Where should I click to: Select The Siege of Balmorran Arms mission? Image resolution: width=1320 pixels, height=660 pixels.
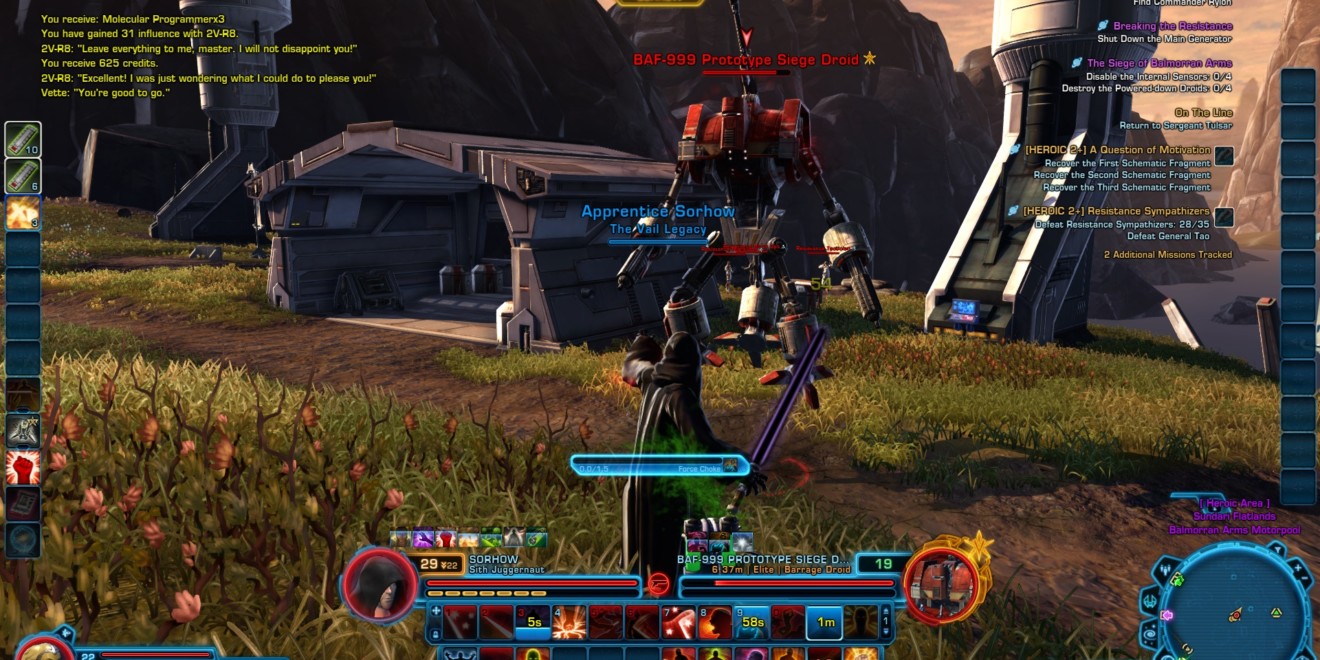(1145, 63)
